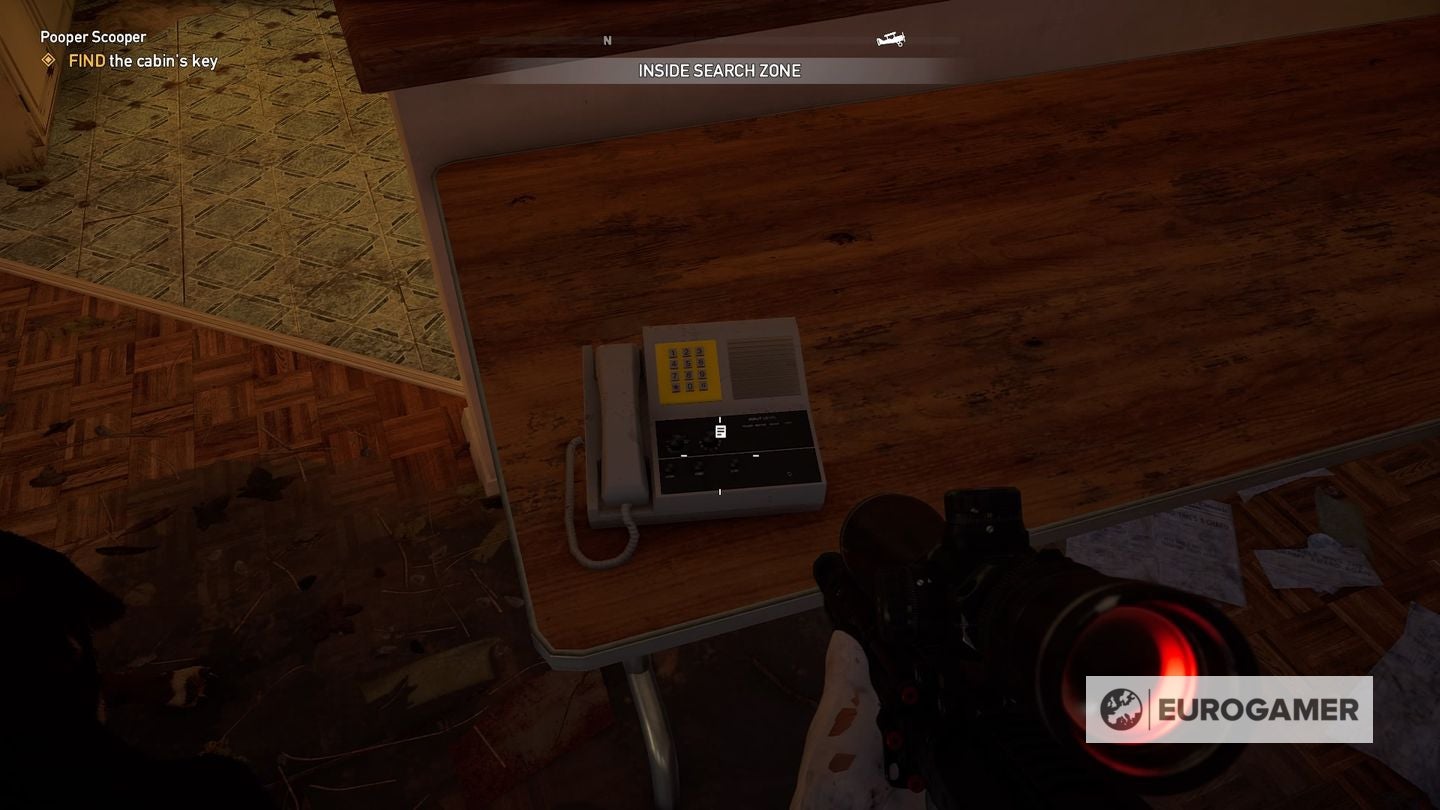
Task: Click the plane icon on the compass bar
Action: [x=891, y=39]
